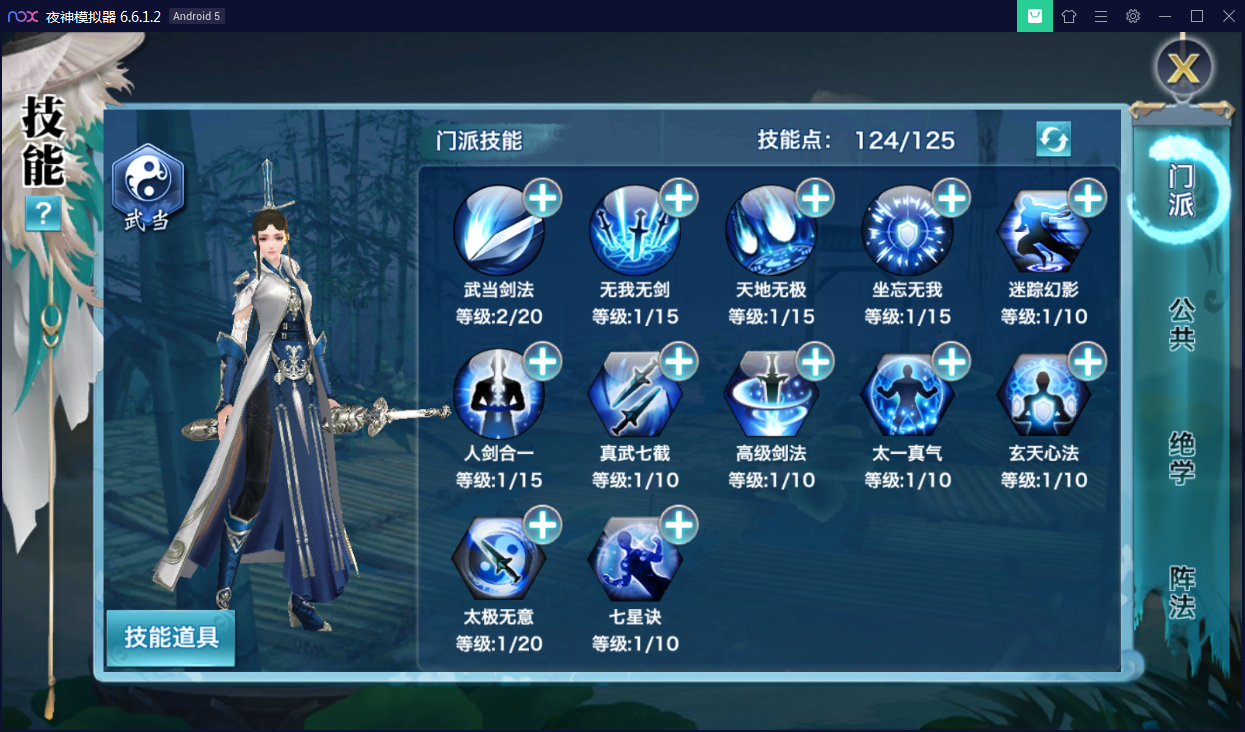Select the 真武七截 twin swords skill
Screen dimensions: 1245x732
pos(635,395)
